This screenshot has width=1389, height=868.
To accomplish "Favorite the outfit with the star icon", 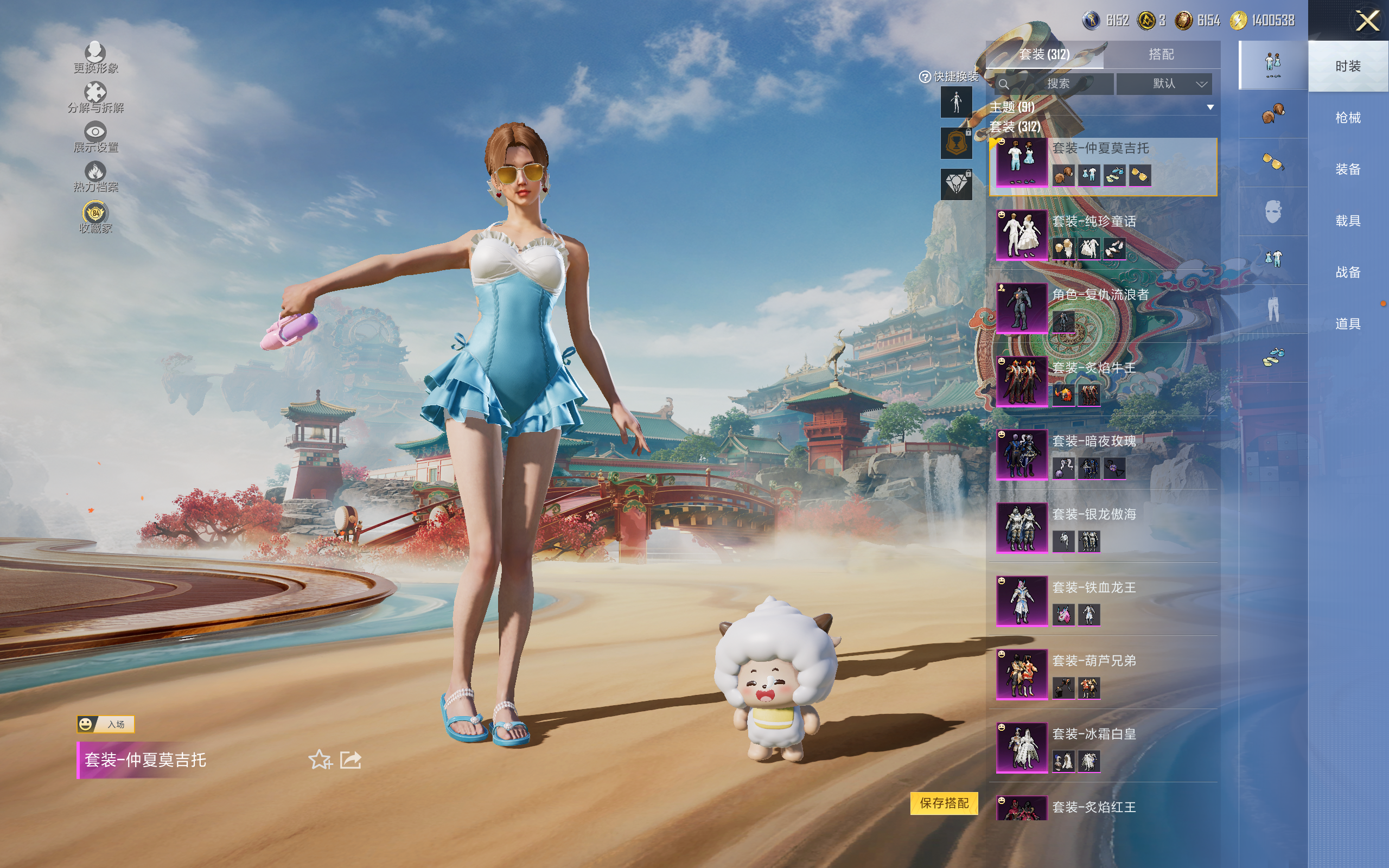I will (320, 760).
